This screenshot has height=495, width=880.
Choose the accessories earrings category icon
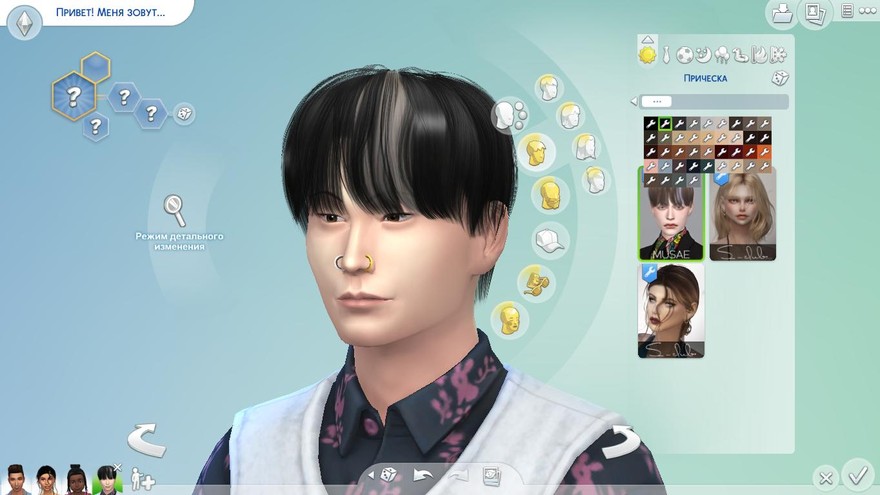pyautogui.click(x=536, y=284)
